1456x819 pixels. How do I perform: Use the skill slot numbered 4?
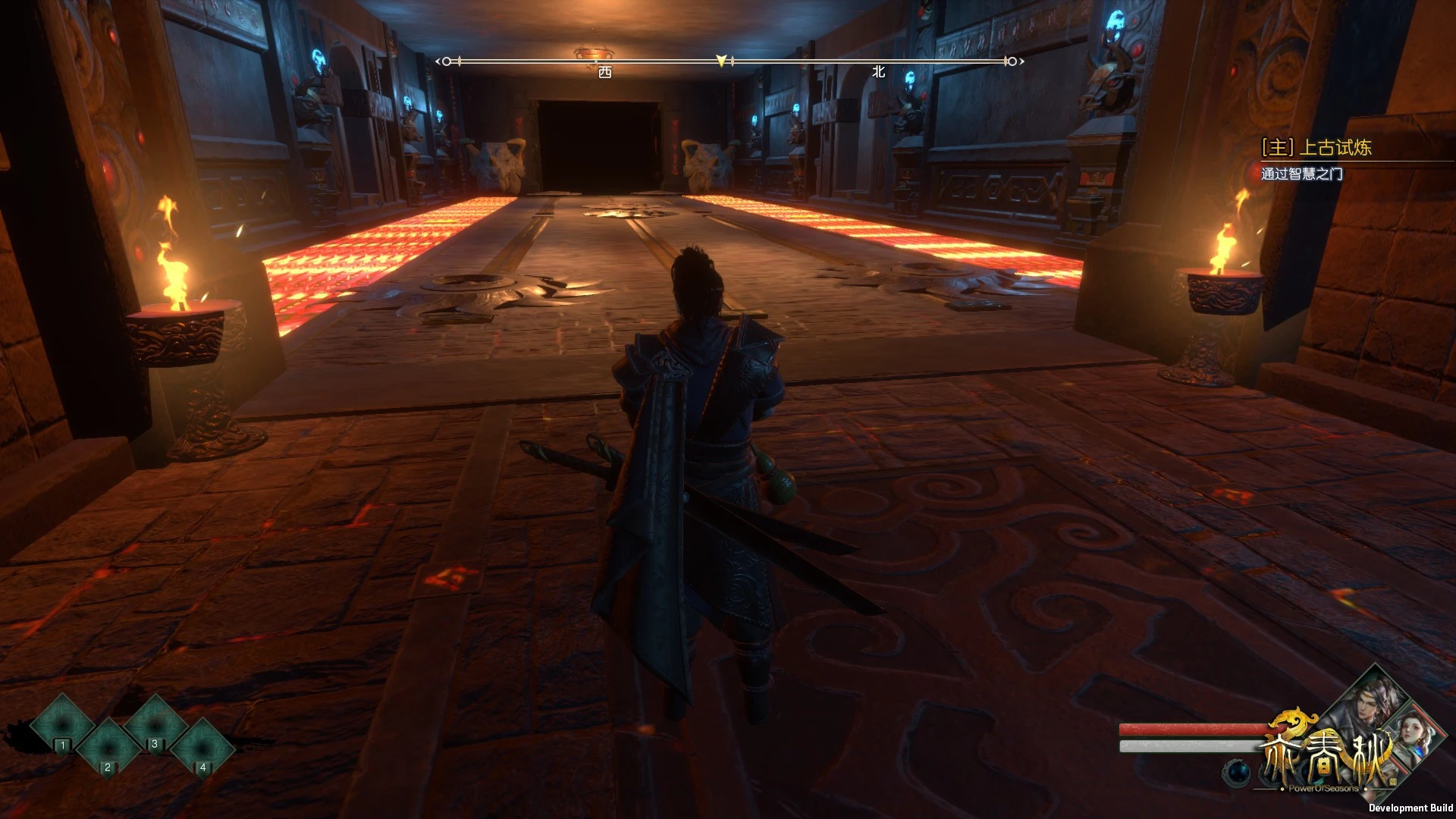[202, 748]
